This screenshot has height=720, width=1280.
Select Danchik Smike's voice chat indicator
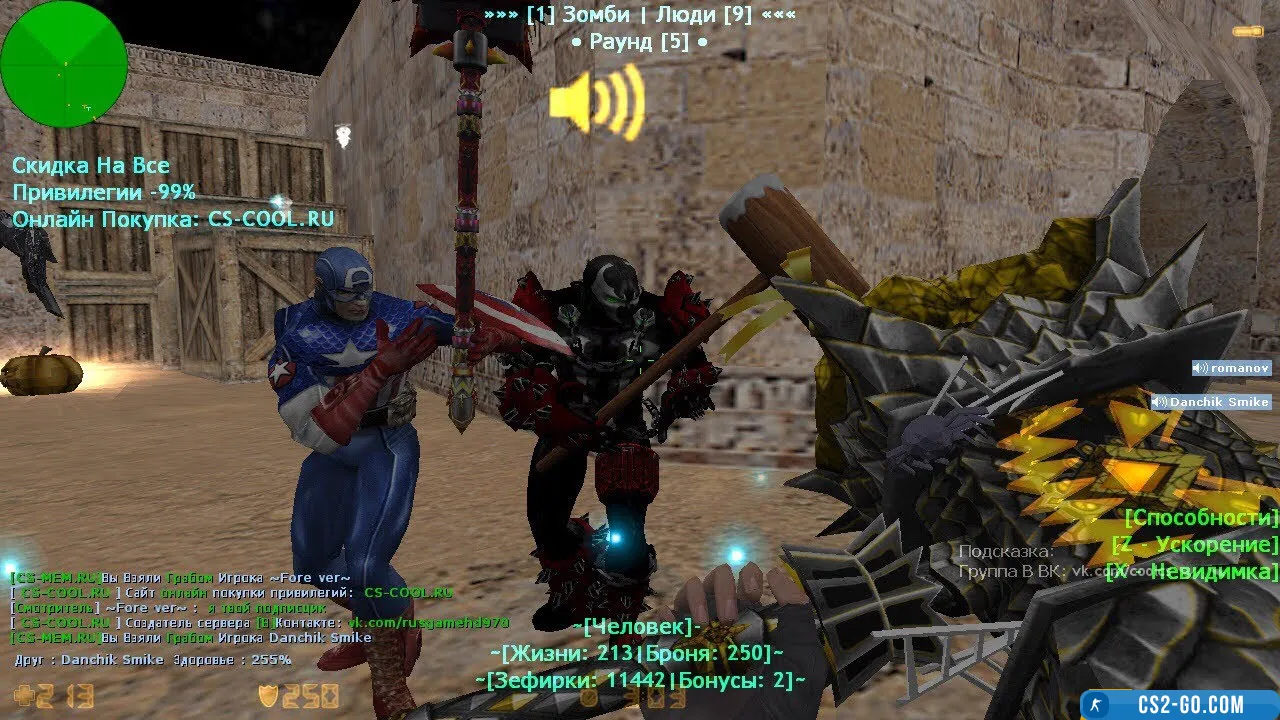pyautogui.click(x=1210, y=402)
